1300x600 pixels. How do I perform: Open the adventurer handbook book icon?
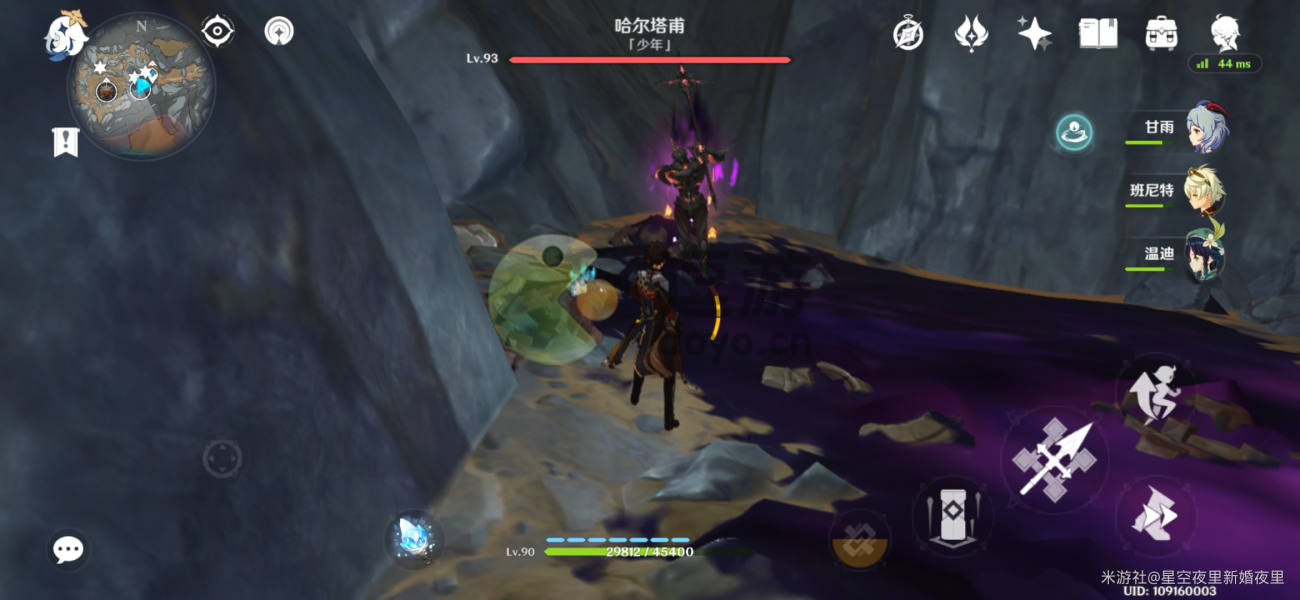[1098, 33]
